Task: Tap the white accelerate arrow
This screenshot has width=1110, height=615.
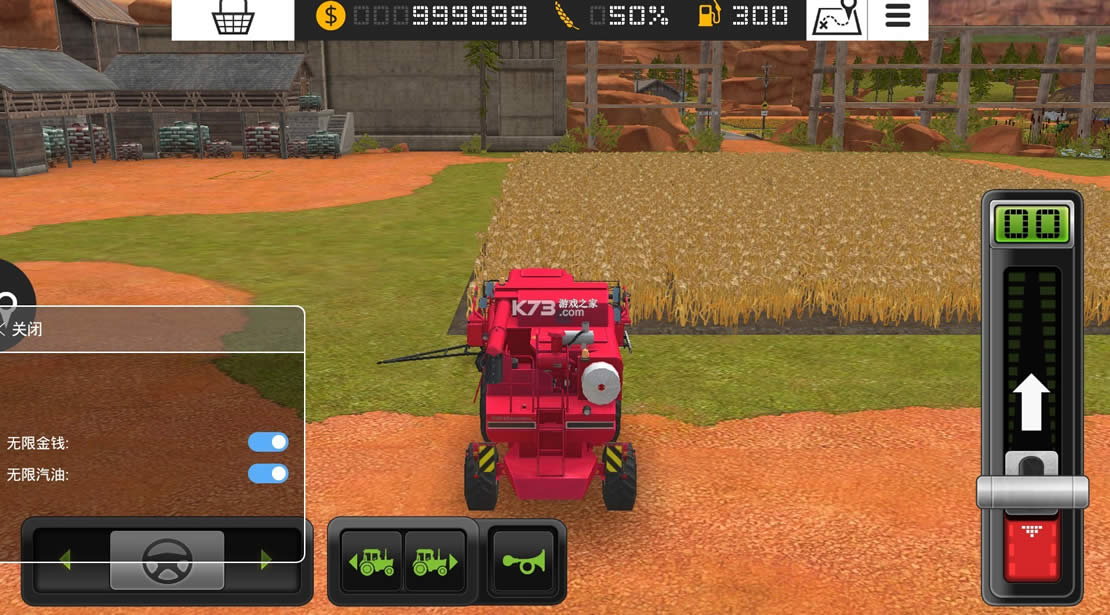Action: (x=1032, y=402)
